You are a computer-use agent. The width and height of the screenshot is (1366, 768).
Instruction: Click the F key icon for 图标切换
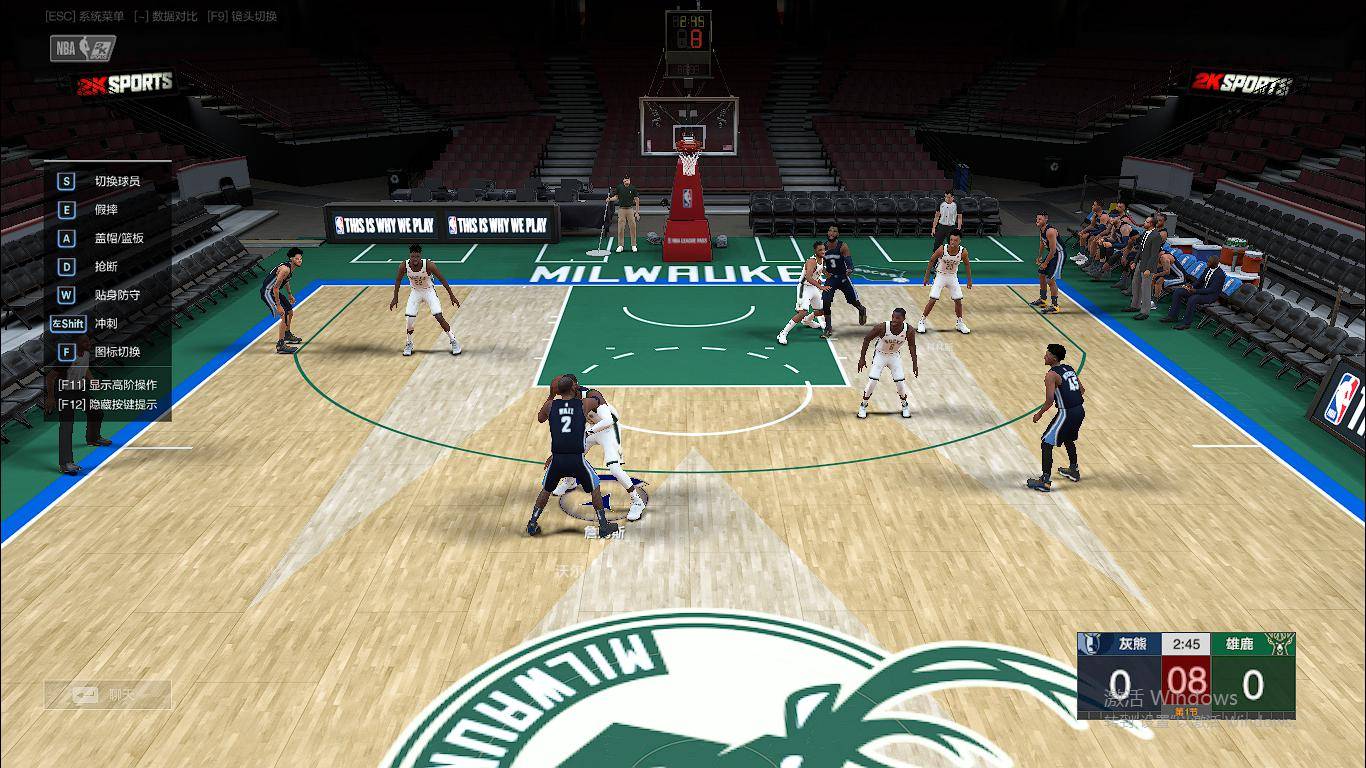65,351
